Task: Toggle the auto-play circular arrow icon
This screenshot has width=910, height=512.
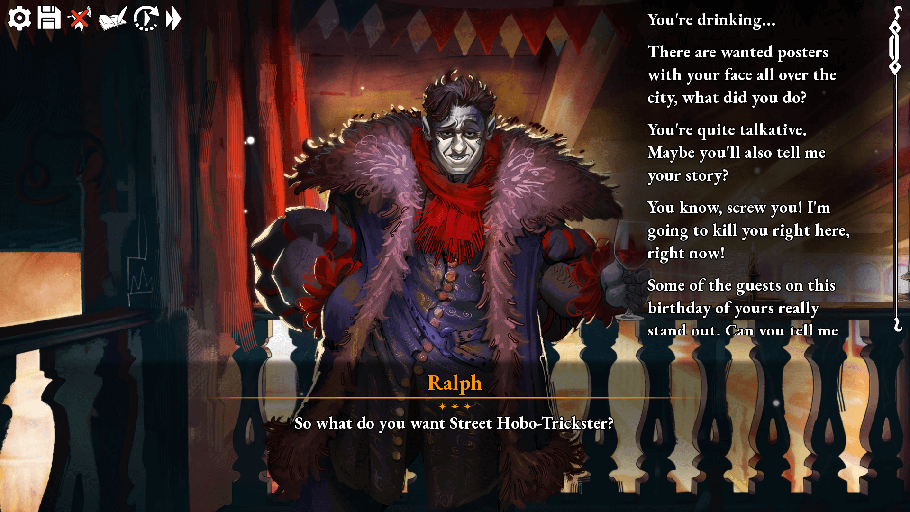Action: pos(147,18)
